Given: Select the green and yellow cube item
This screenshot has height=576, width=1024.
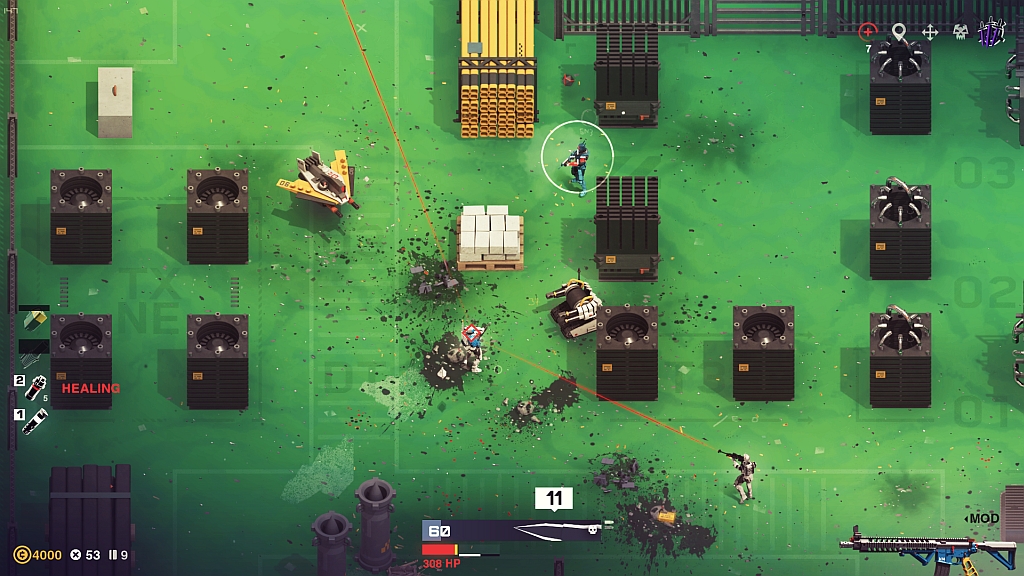Looking at the screenshot, I should 34,320.
